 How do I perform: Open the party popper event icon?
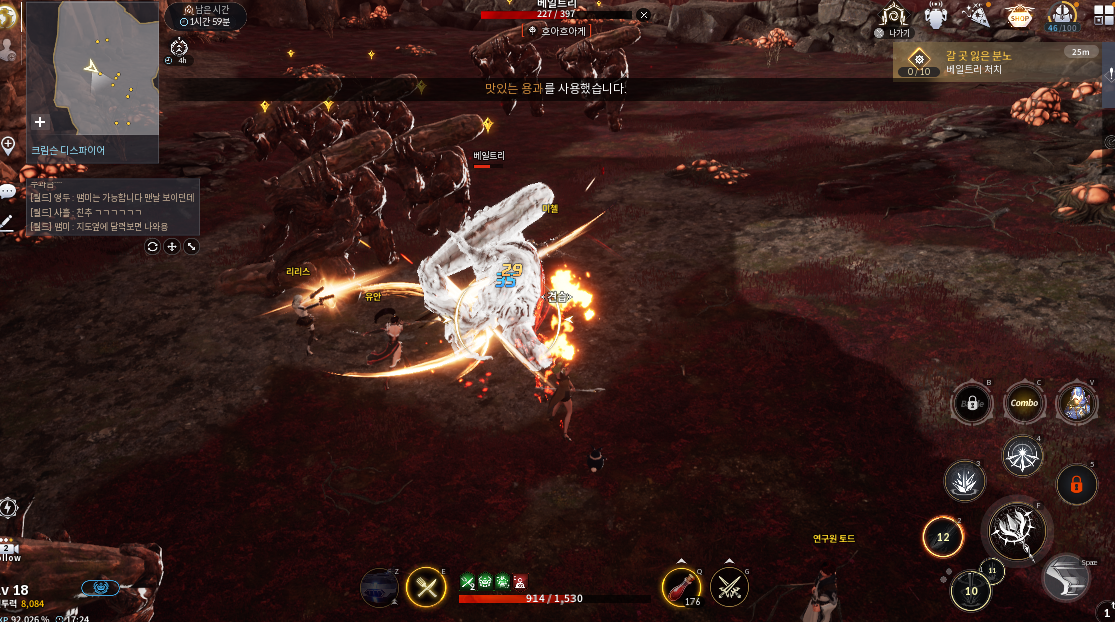(976, 15)
